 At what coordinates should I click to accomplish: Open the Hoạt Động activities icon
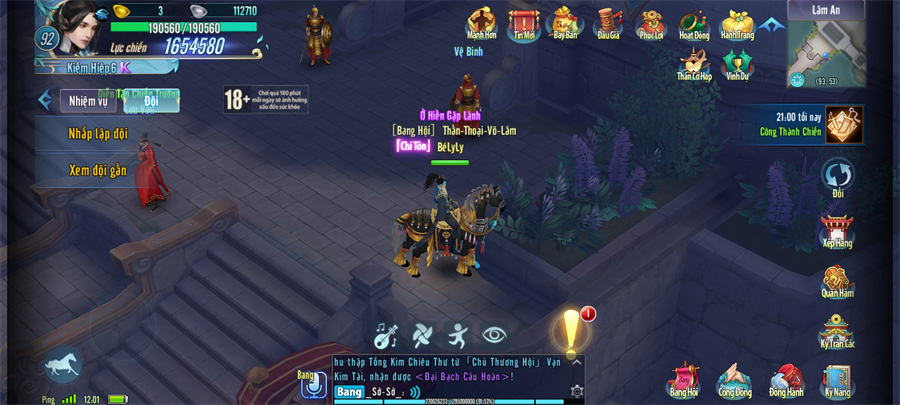pyautogui.click(x=694, y=22)
